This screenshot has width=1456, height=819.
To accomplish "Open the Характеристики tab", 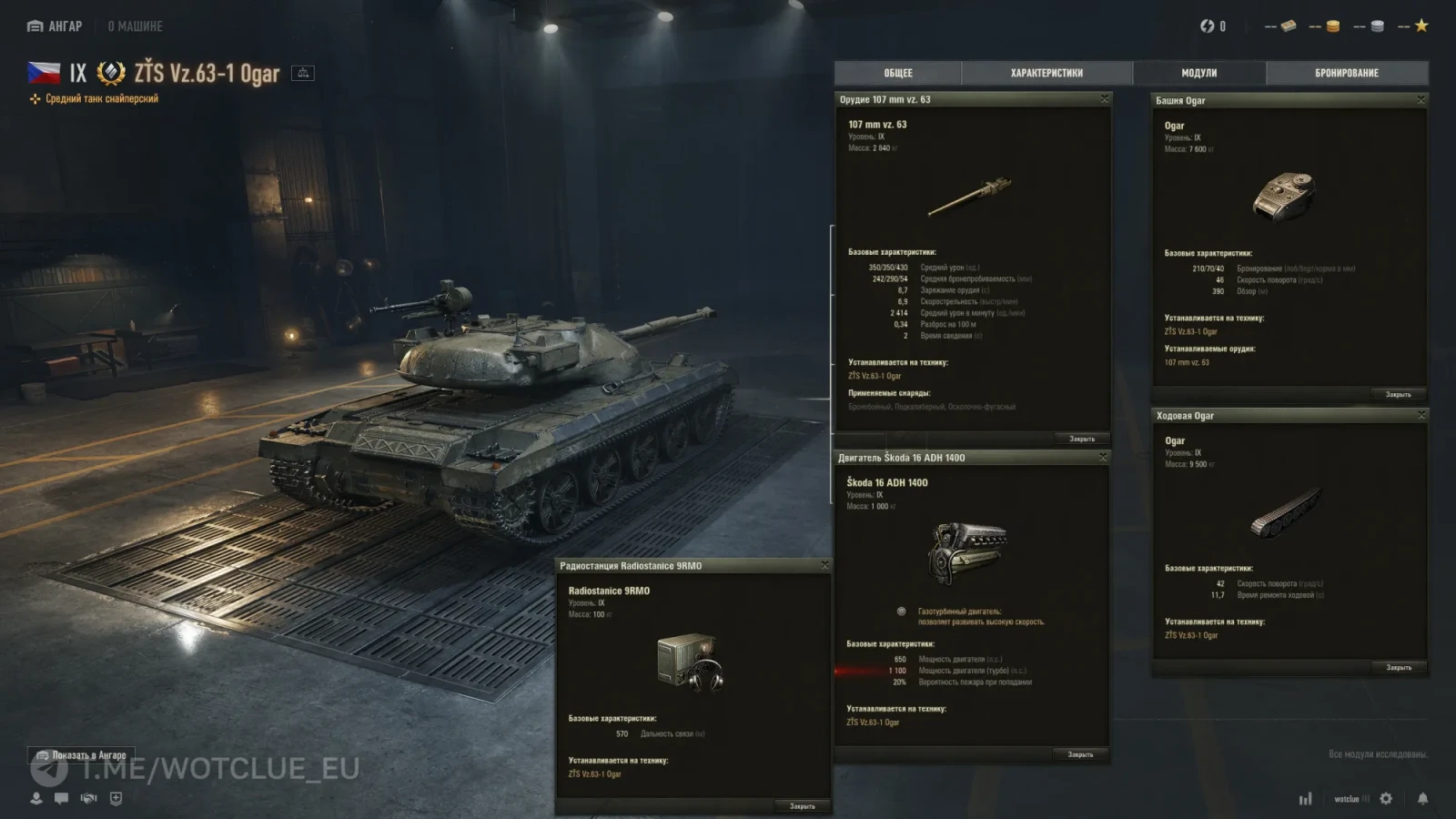I will tap(1046, 73).
